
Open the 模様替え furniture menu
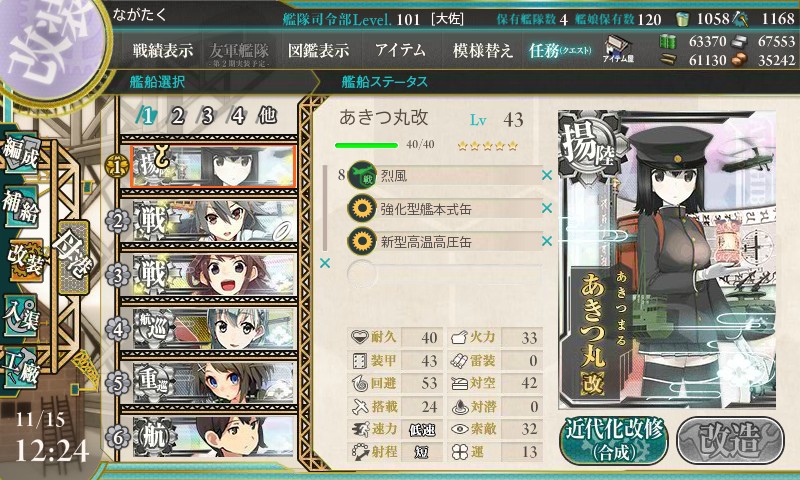(x=483, y=50)
